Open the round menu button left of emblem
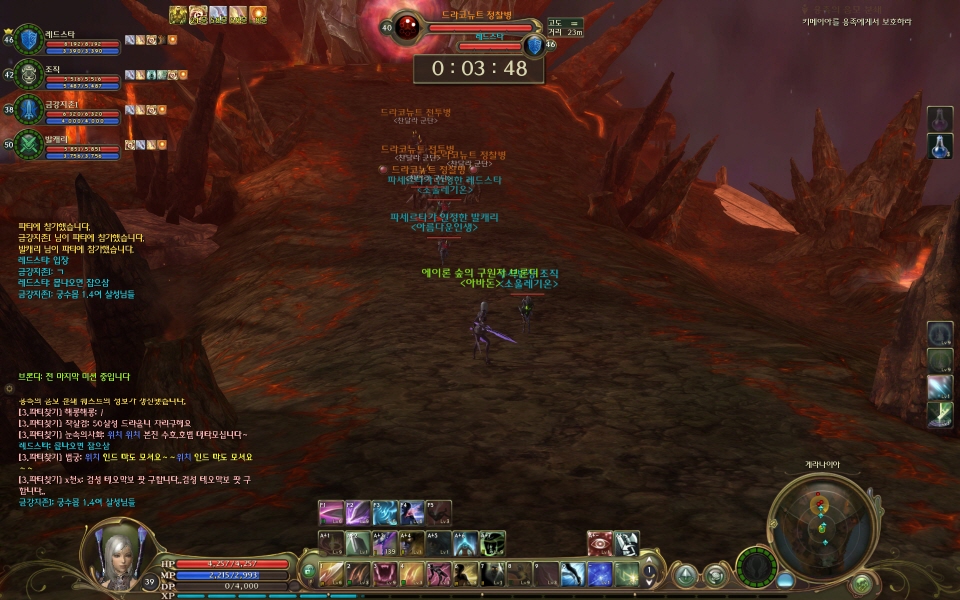 [716, 574]
